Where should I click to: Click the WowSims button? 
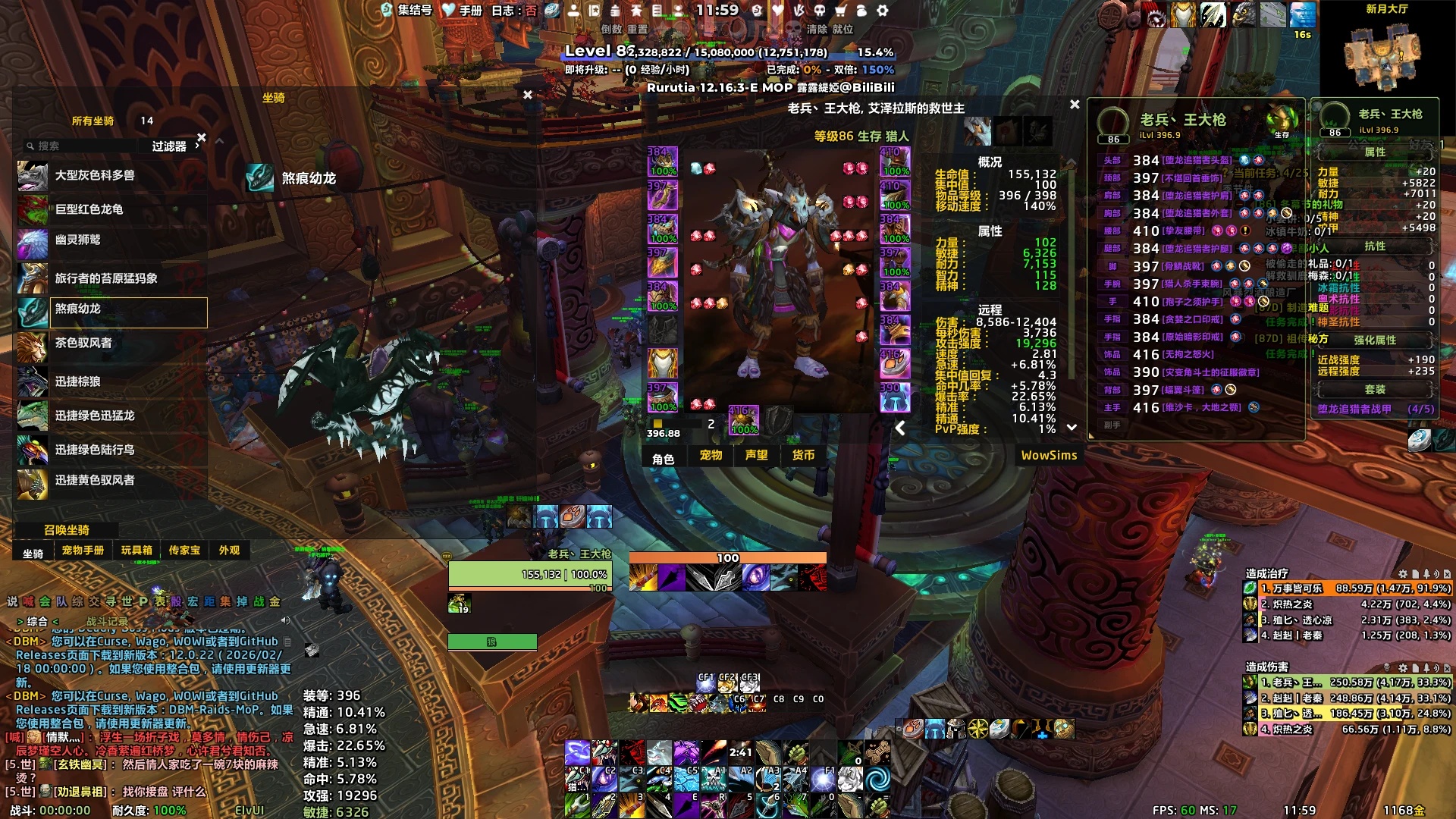tap(1049, 456)
